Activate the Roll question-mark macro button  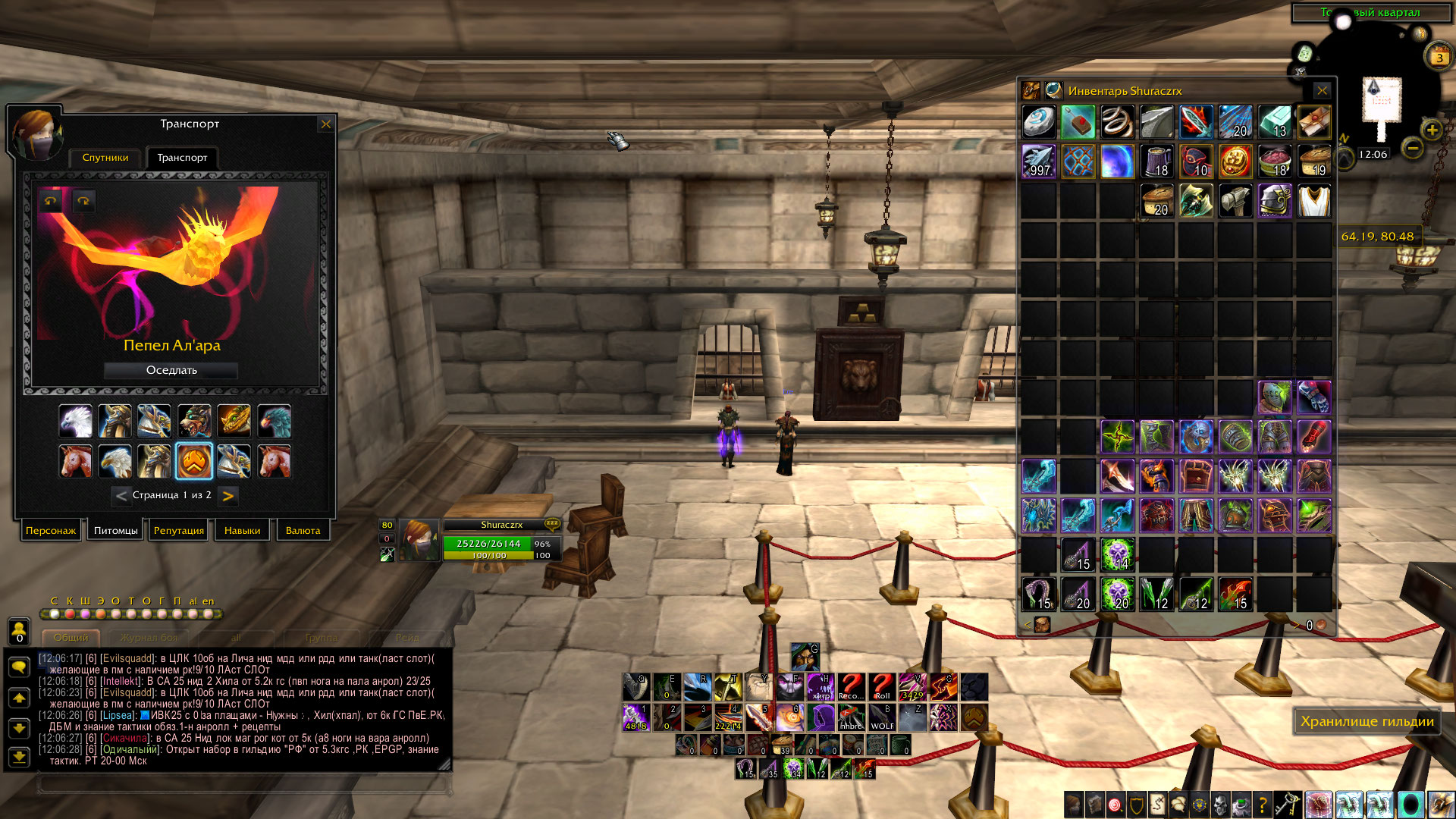pos(882,687)
